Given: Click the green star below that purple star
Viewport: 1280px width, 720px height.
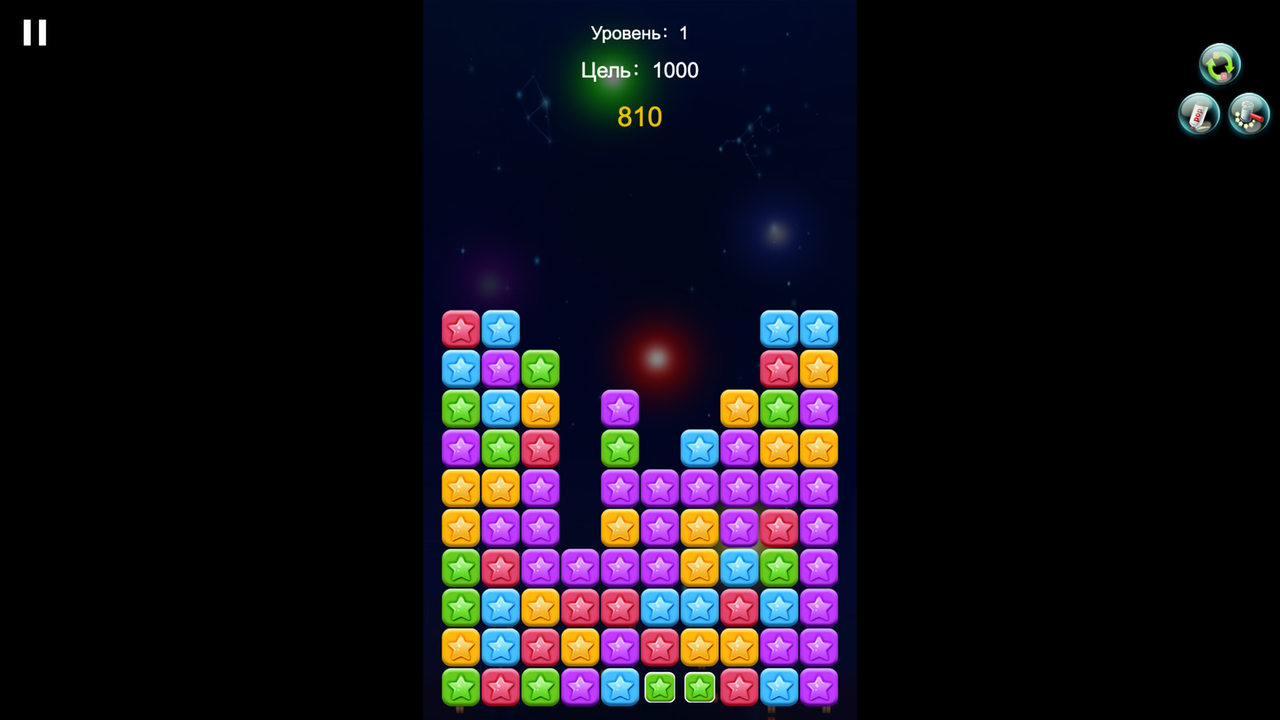Looking at the screenshot, I should 620,447.
